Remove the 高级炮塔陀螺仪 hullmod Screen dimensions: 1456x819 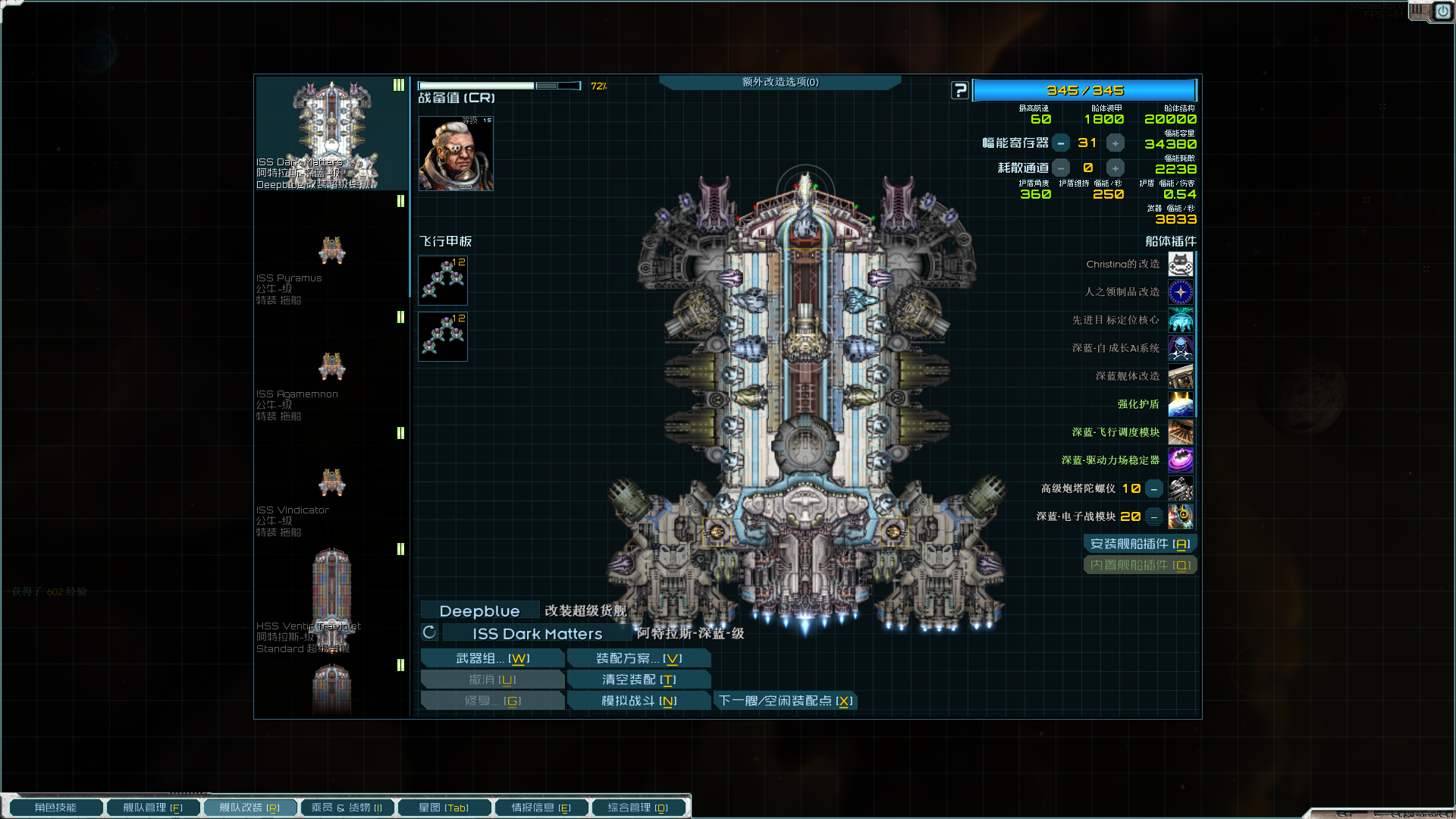point(1153,489)
